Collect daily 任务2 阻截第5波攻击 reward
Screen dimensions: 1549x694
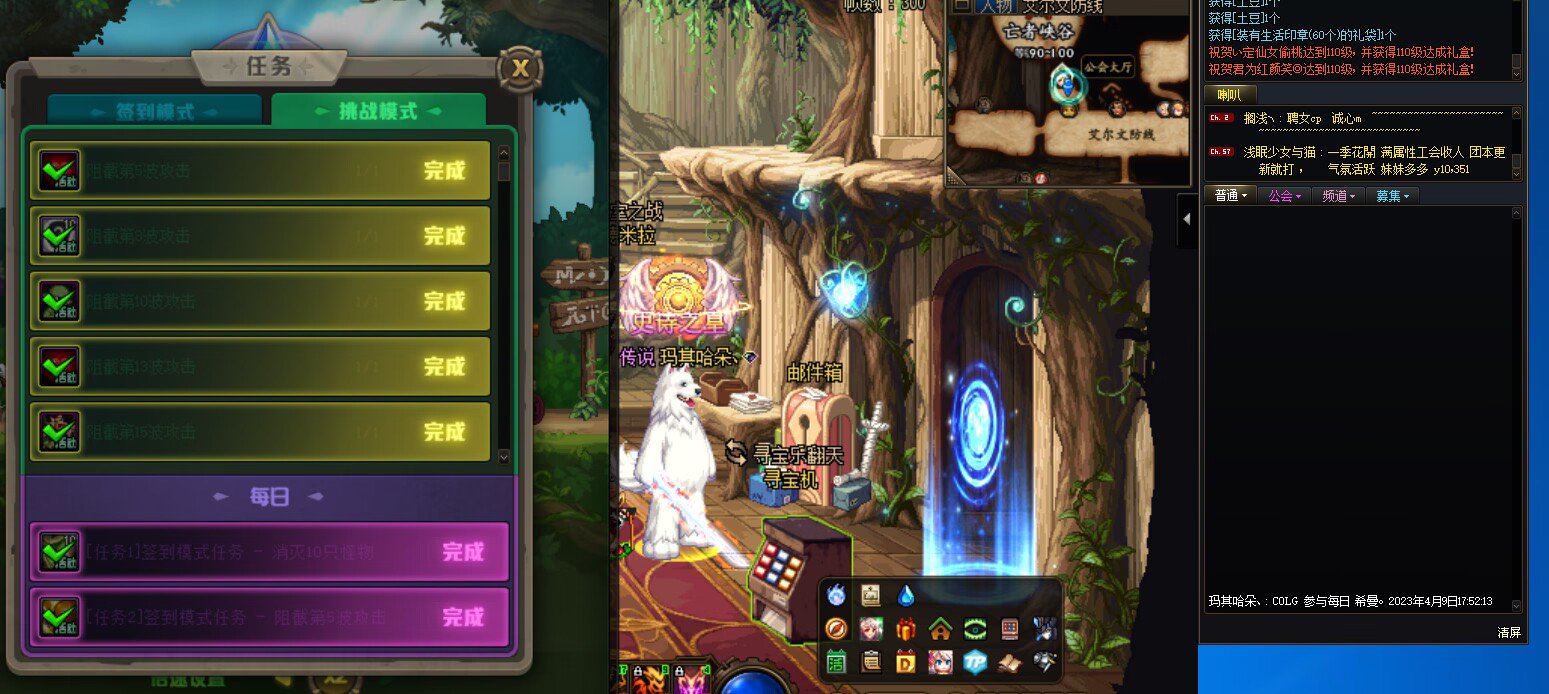coord(462,617)
